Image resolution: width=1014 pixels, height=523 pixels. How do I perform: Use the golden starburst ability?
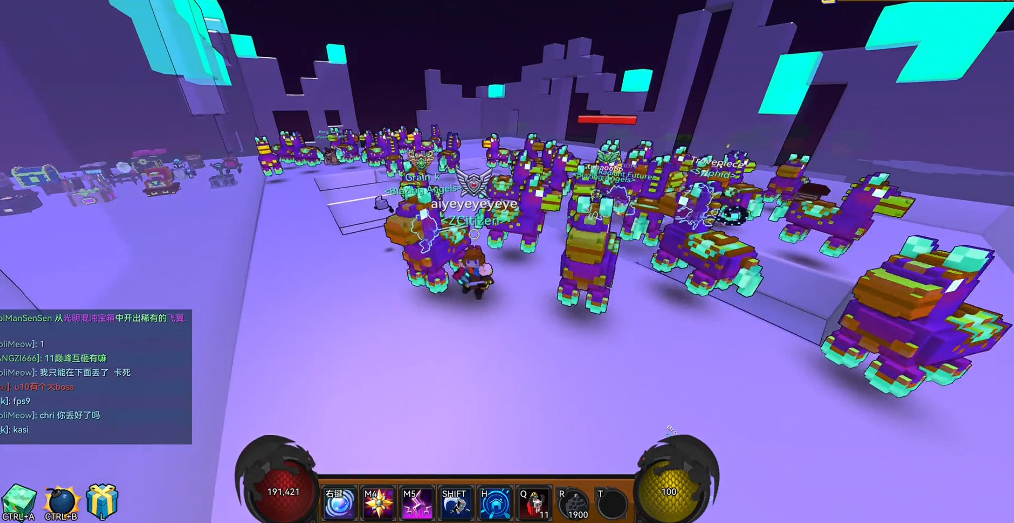click(378, 503)
